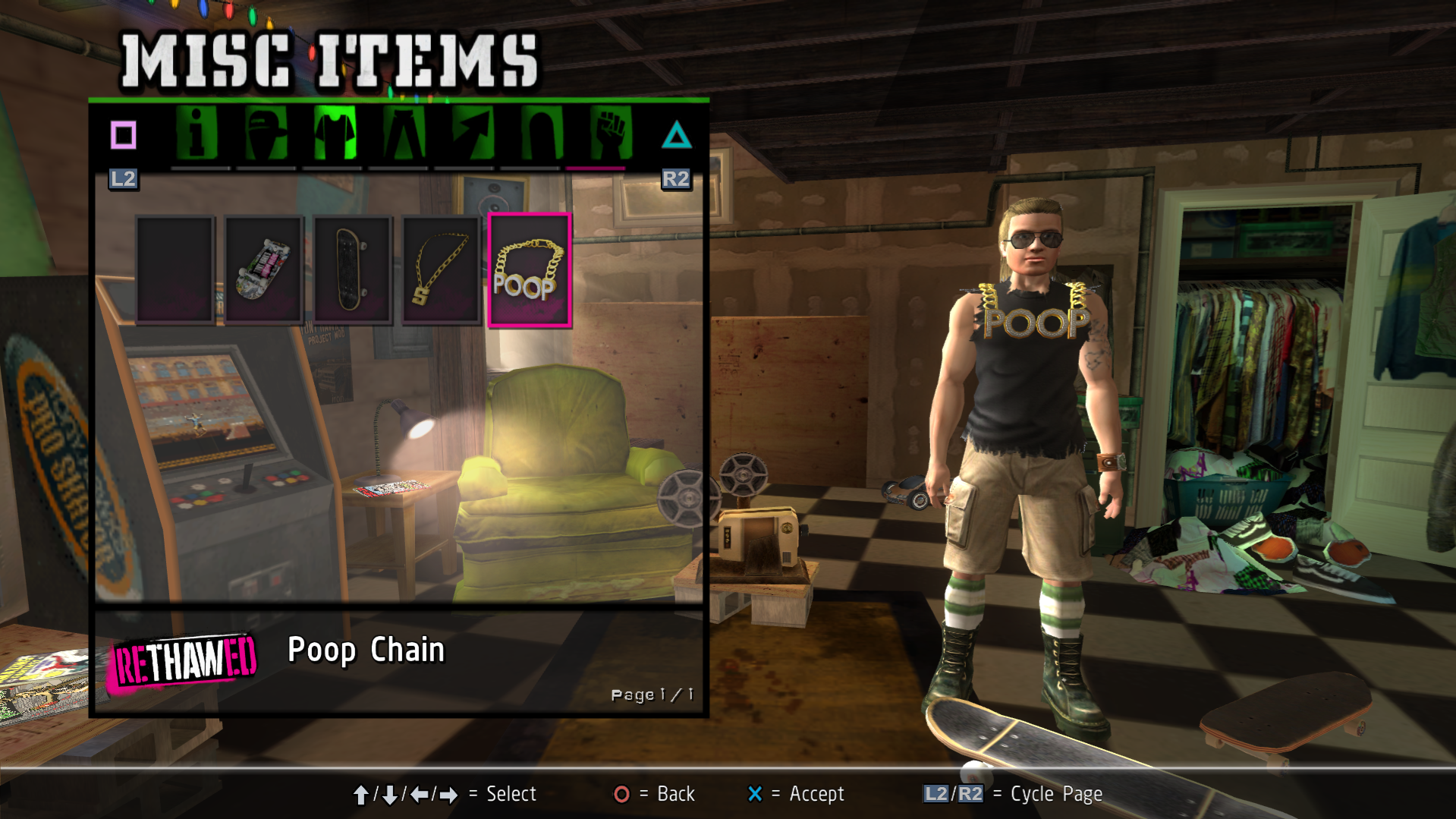The height and width of the screenshot is (819, 1456).
Task: Open the pants category tab
Action: 403,134
